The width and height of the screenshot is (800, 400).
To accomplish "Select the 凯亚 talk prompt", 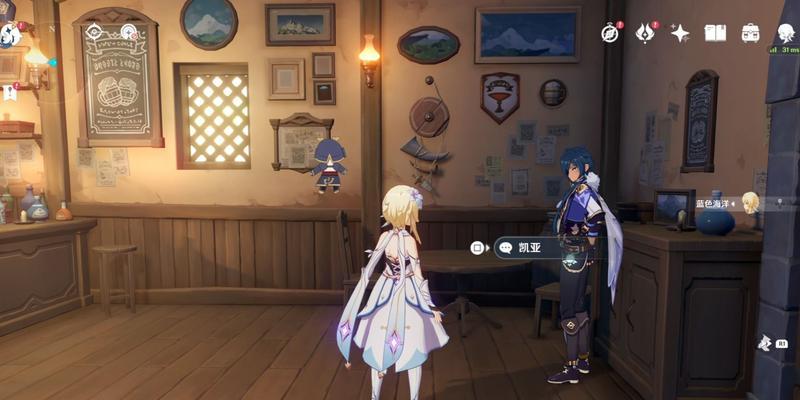I will click(x=530, y=247).
